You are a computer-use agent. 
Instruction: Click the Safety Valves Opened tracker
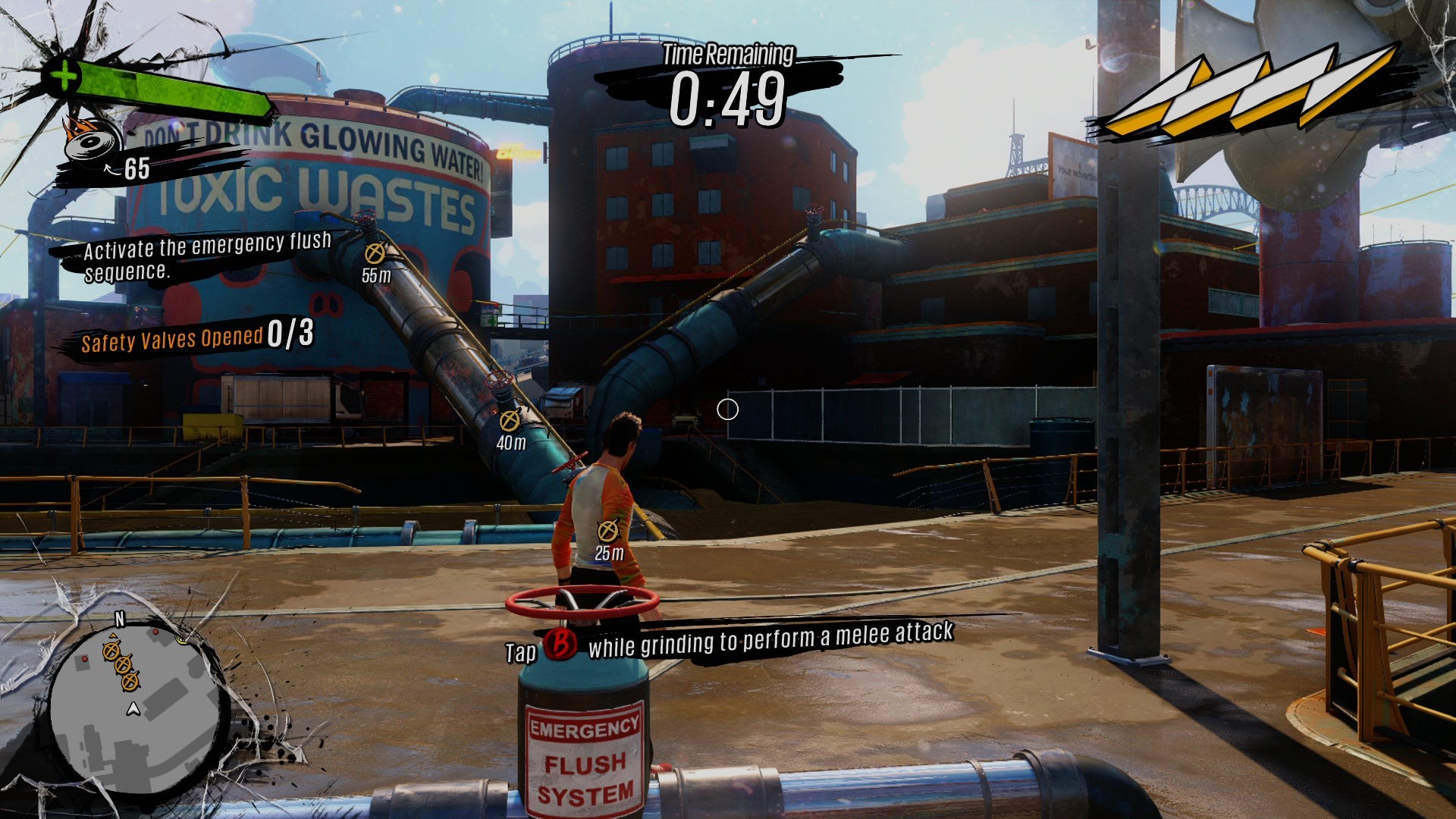(x=196, y=337)
